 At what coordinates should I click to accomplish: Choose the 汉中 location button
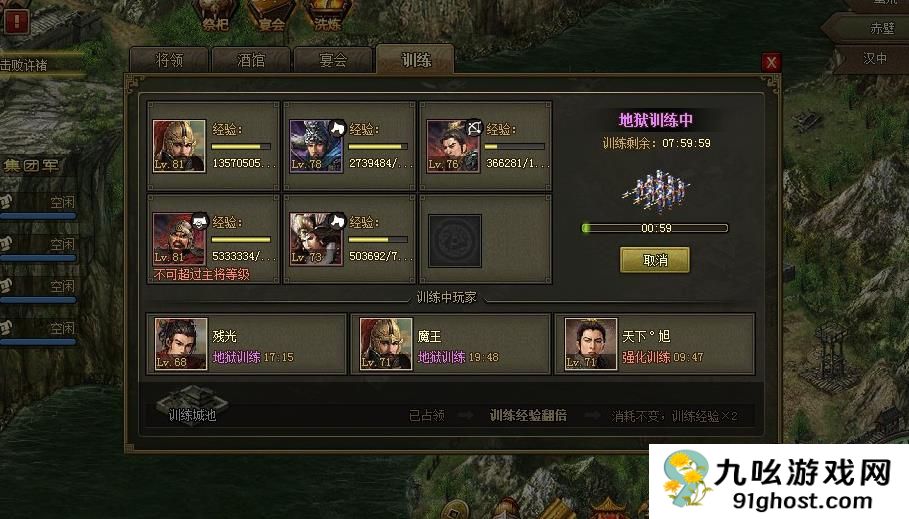(874, 58)
